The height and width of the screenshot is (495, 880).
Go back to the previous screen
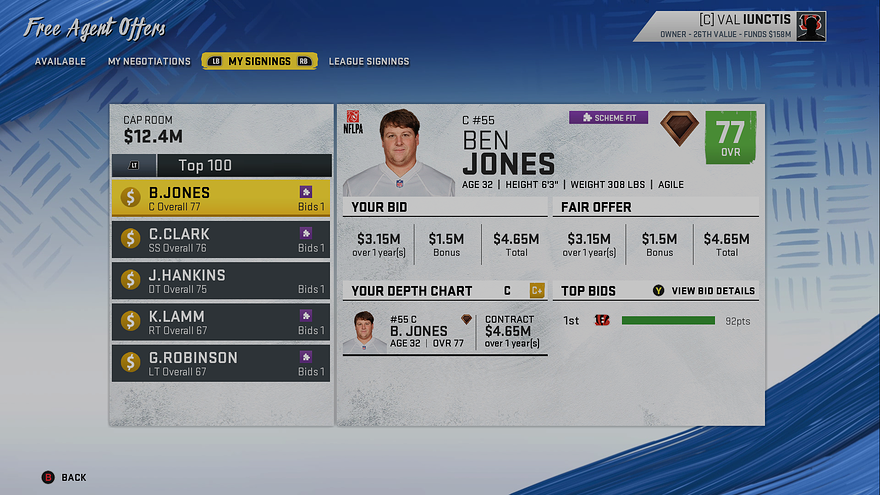64,477
